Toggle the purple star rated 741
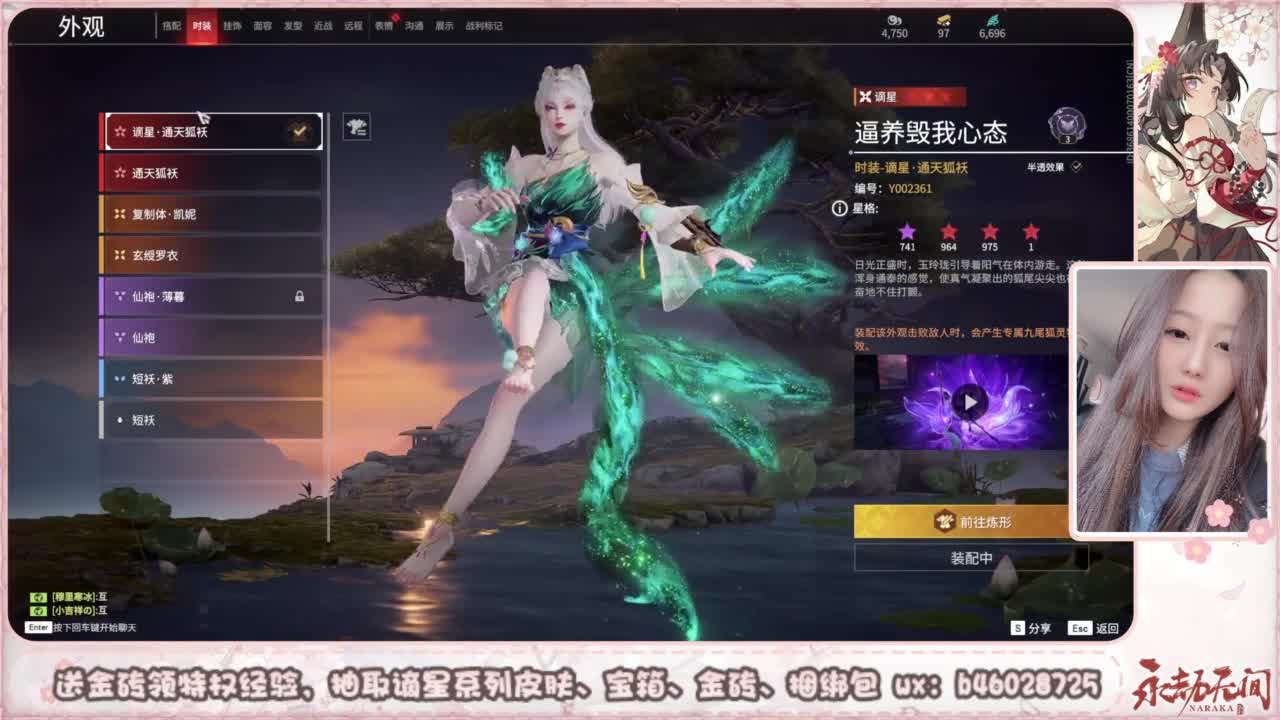This screenshot has width=1280, height=720. [x=907, y=231]
